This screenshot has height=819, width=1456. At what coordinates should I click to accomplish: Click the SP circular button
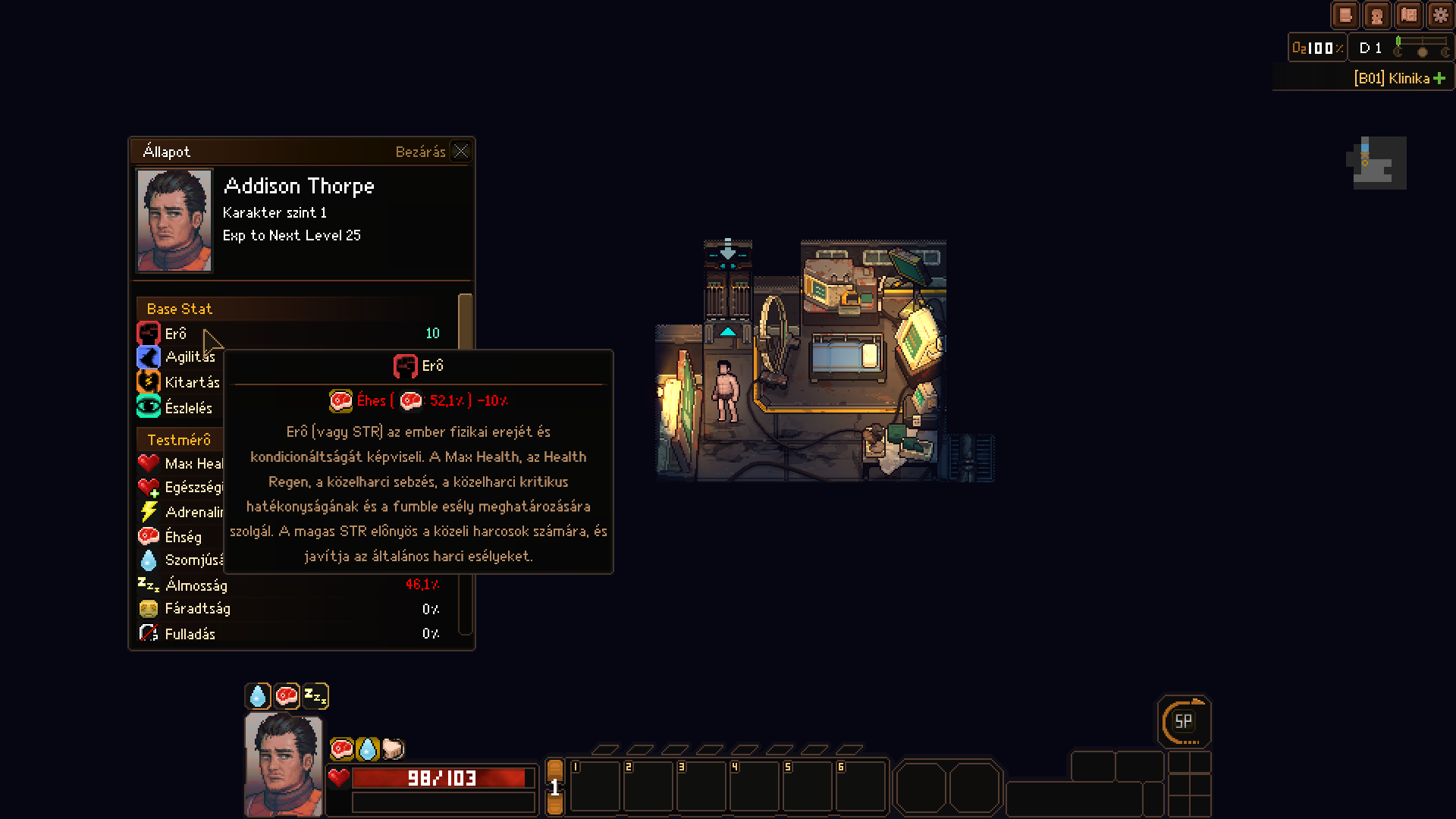[x=1183, y=722]
